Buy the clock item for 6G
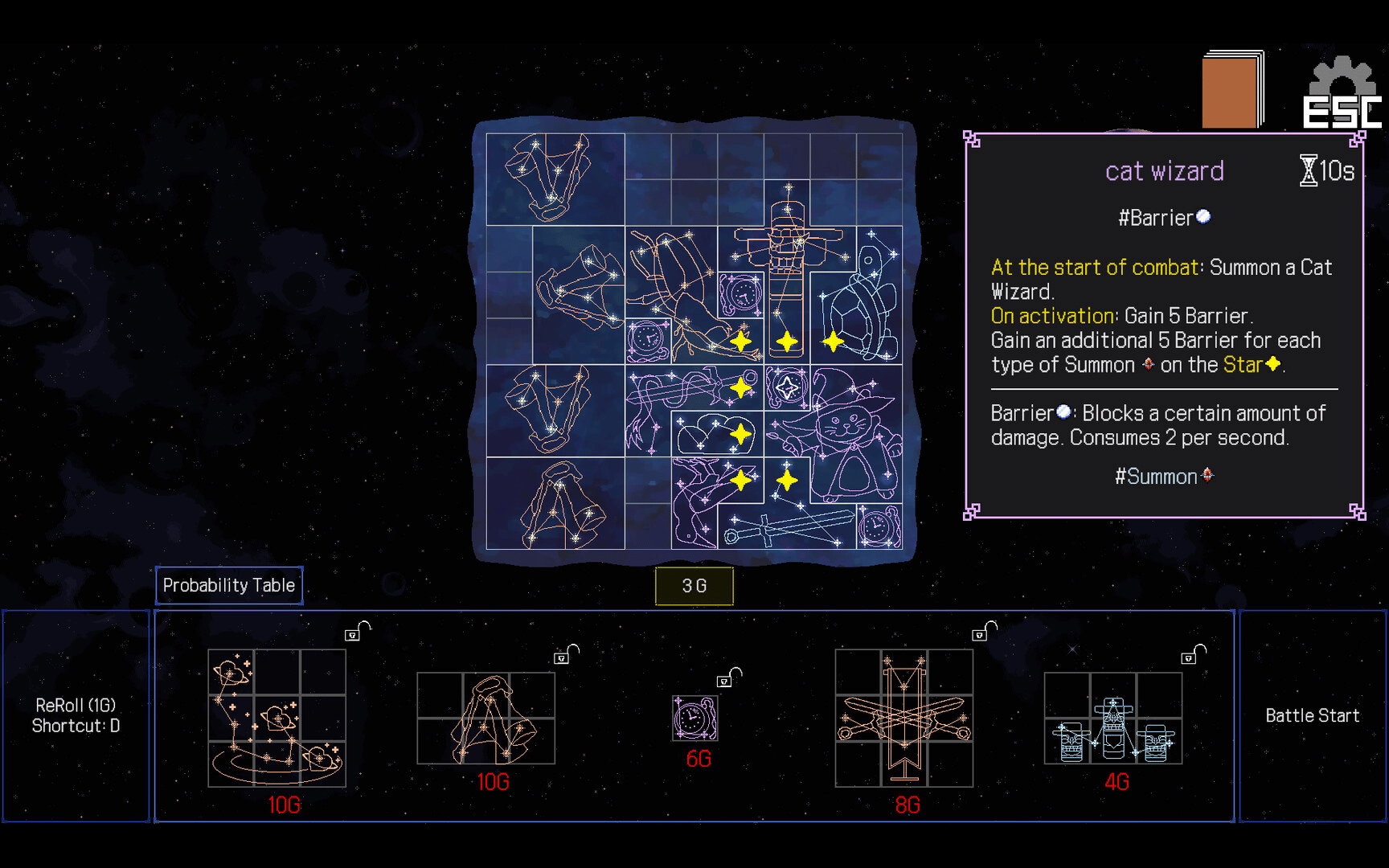Viewport: 1389px width, 868px height. [694, 718]
